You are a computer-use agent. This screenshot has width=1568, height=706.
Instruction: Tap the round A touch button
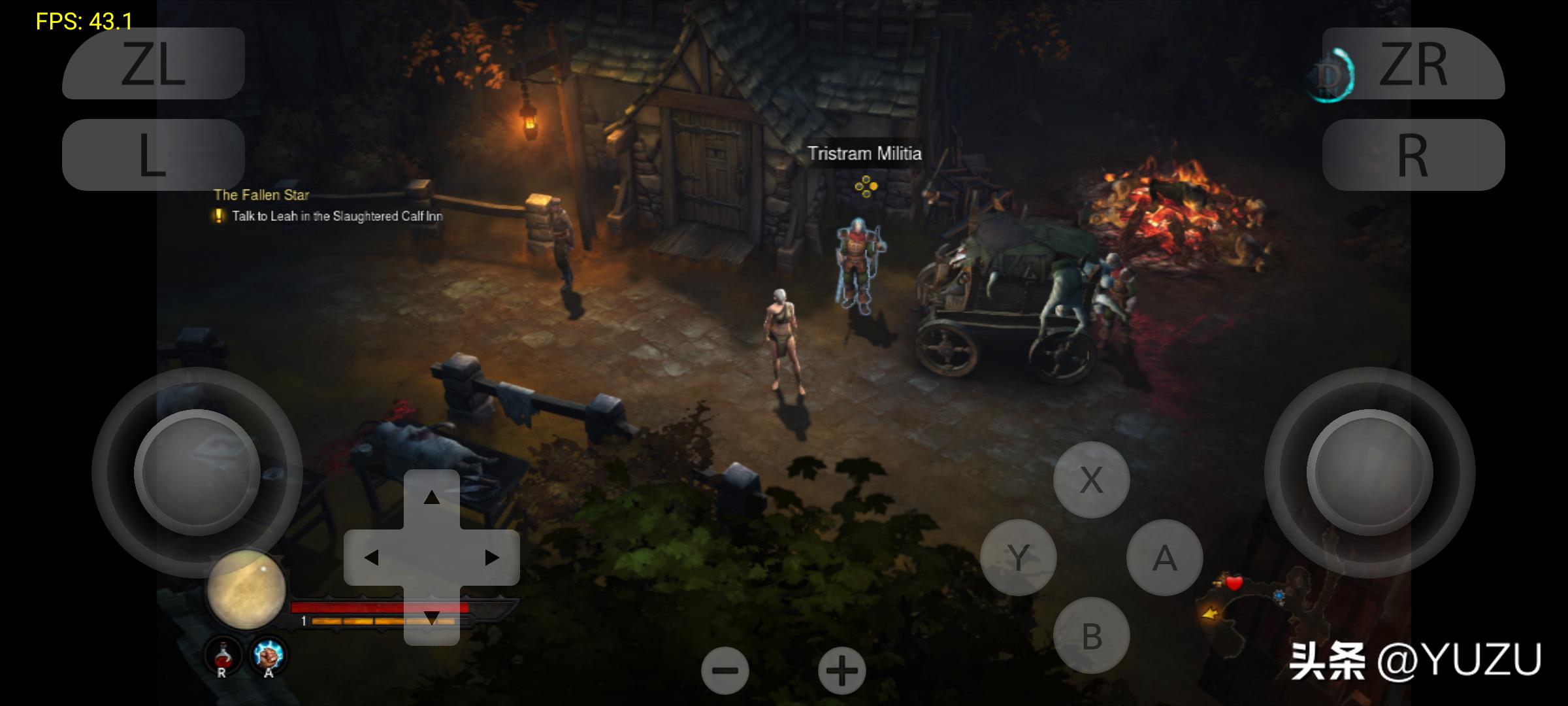[x=1164, y=558]
